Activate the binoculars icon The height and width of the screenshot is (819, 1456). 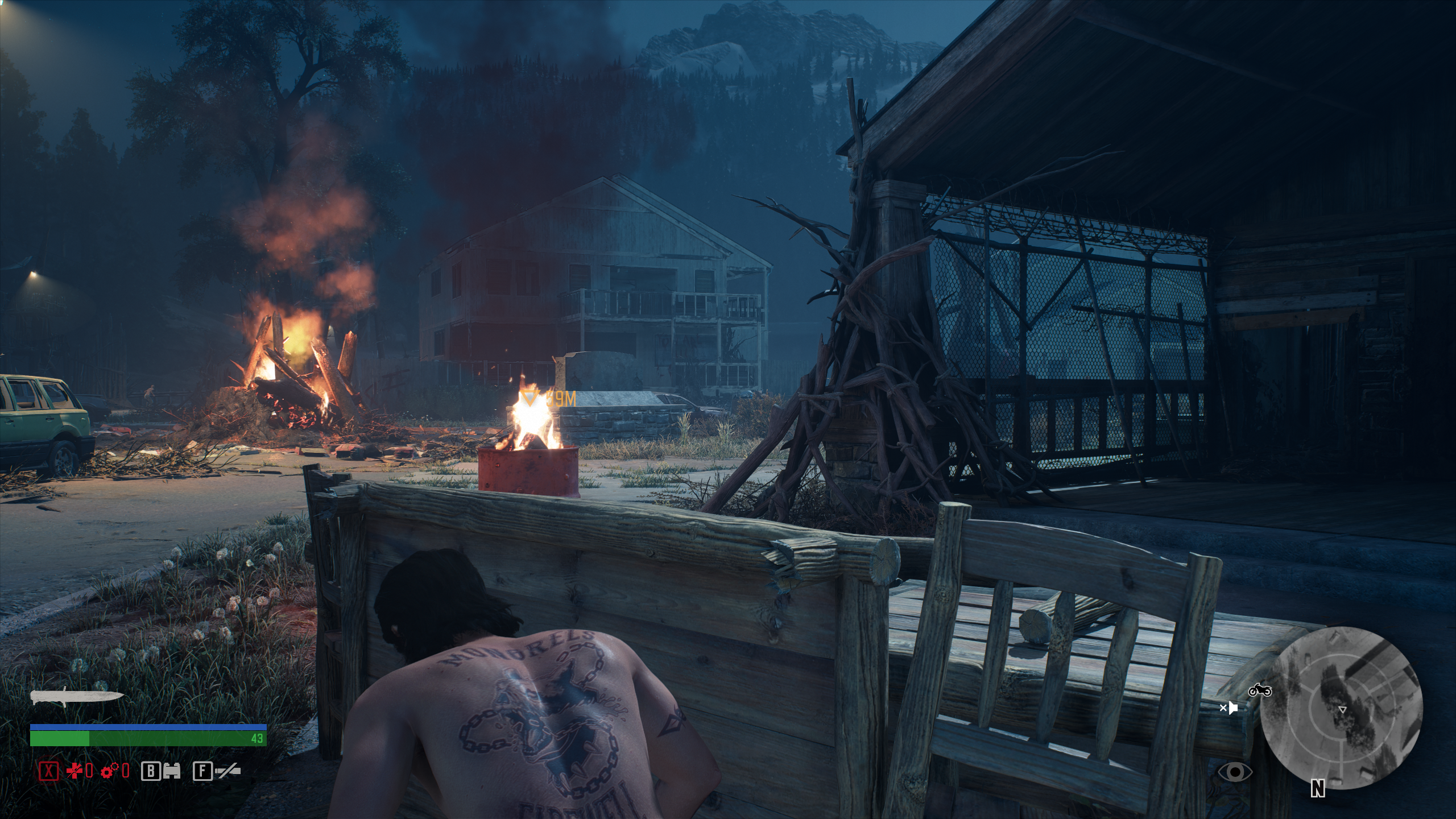coord(171,771)
